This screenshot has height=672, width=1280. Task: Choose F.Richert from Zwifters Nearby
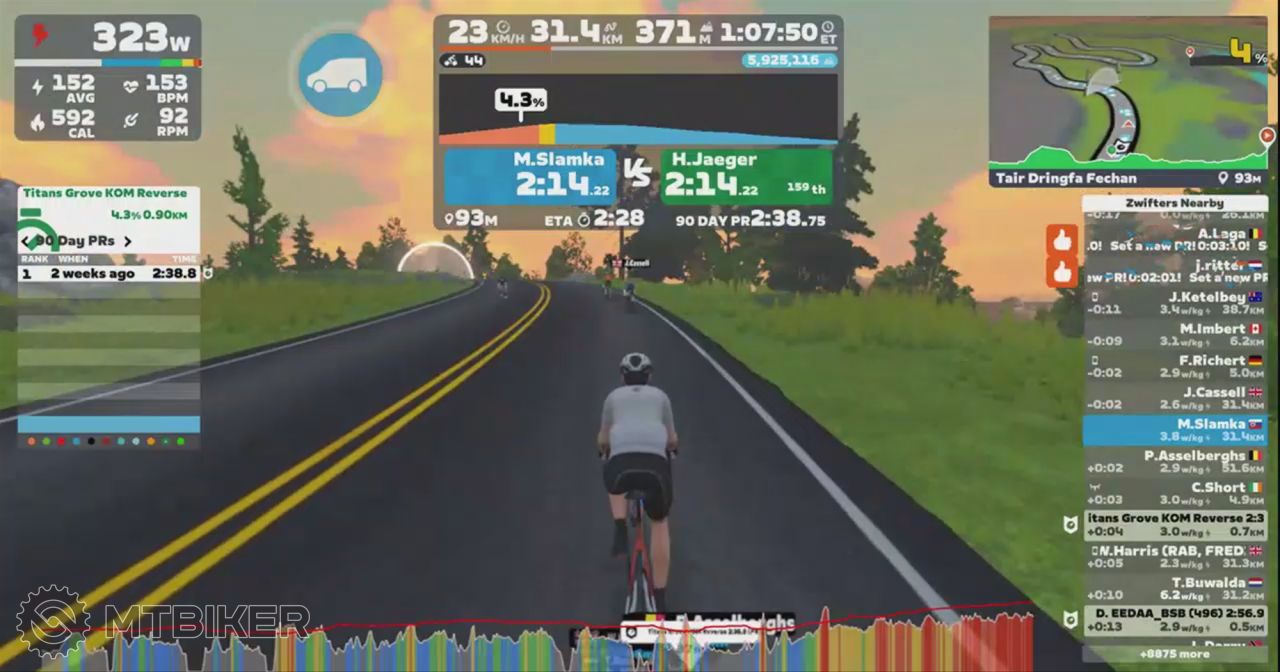(1175, 367)
